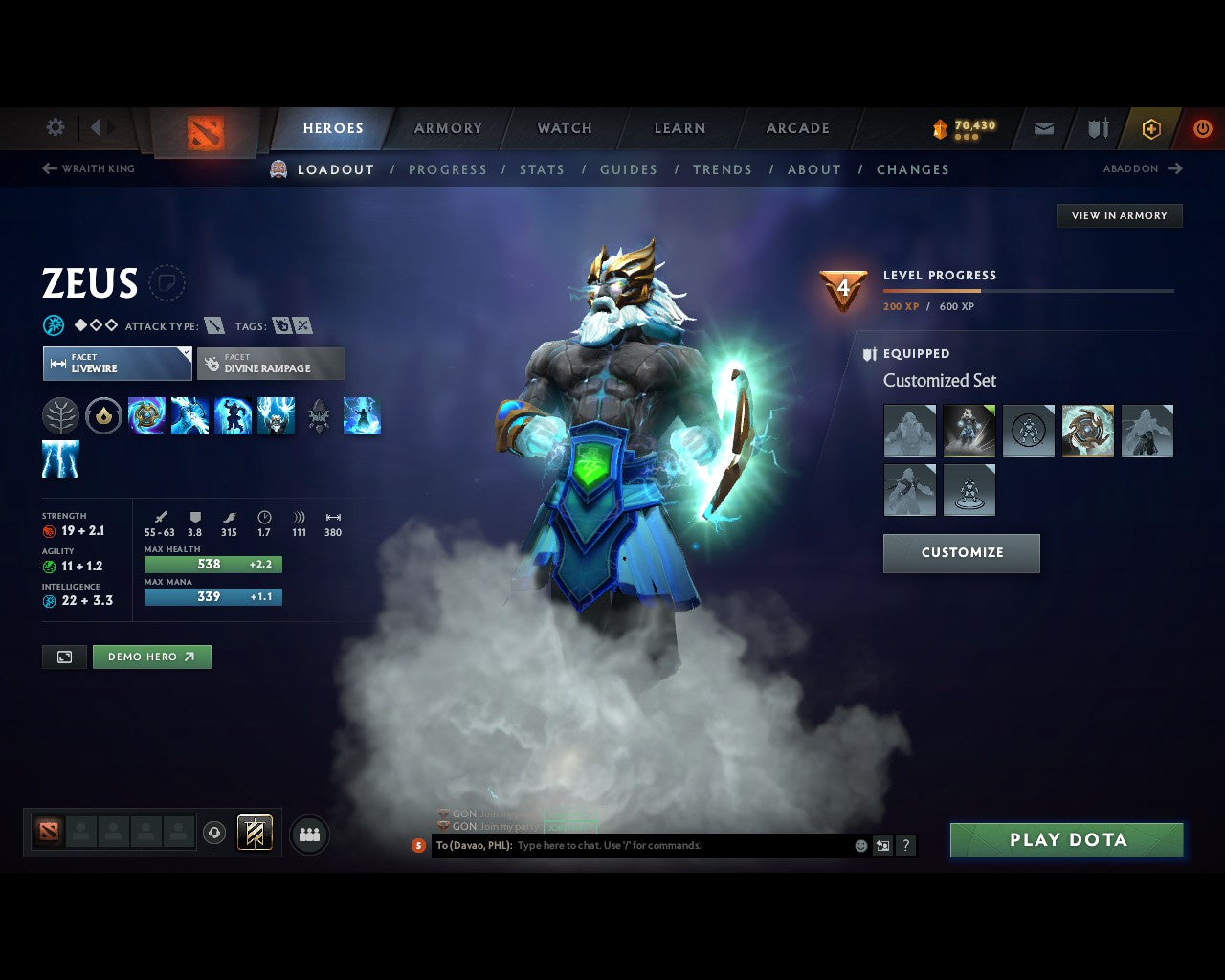Click the gold/shards currency icon in the top bar
1225x980 pixels.
pos(941,126)
